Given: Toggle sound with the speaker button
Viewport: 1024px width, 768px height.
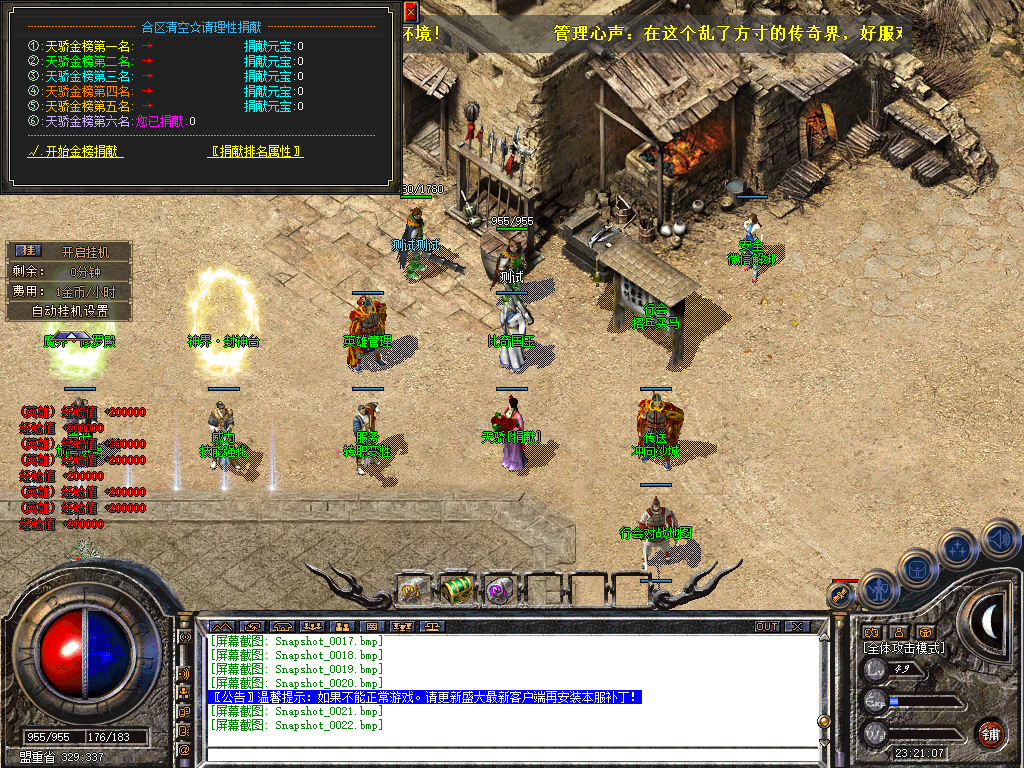Looking at the screenshot, I should (998, 540).
